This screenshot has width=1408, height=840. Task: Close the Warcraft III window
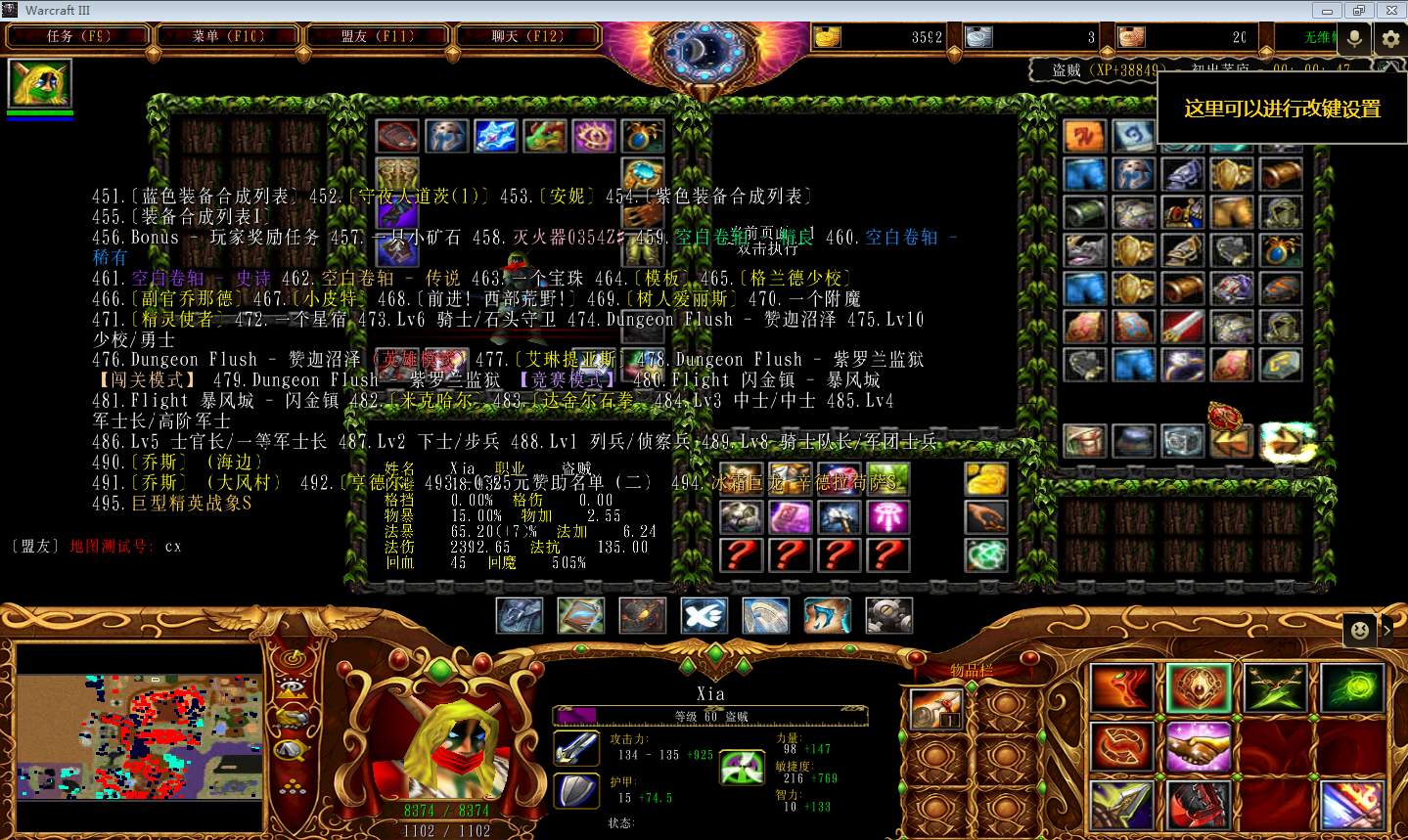(x=1390, y=11)
